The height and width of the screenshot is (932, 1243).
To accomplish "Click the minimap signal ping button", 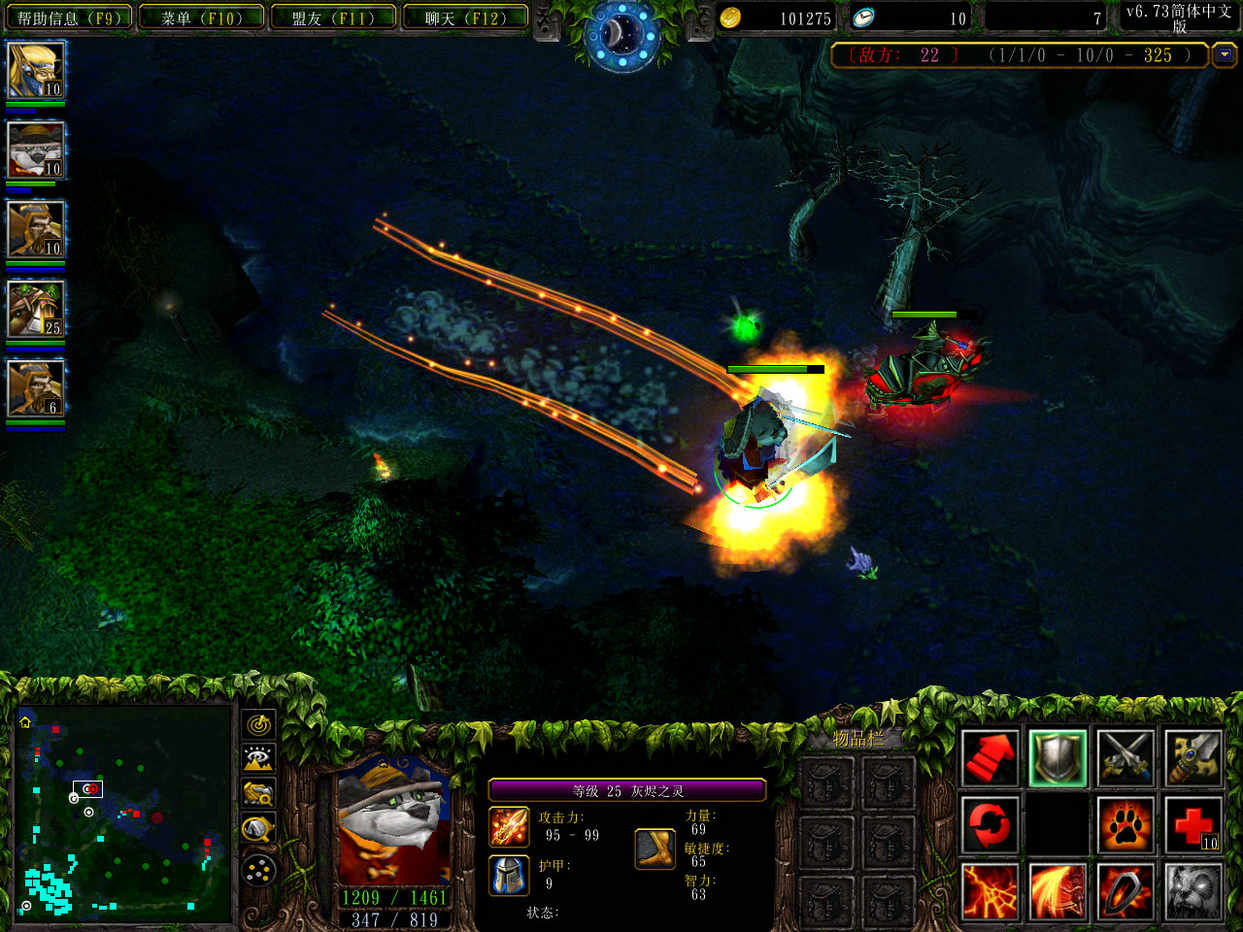I will click(258, 722).
